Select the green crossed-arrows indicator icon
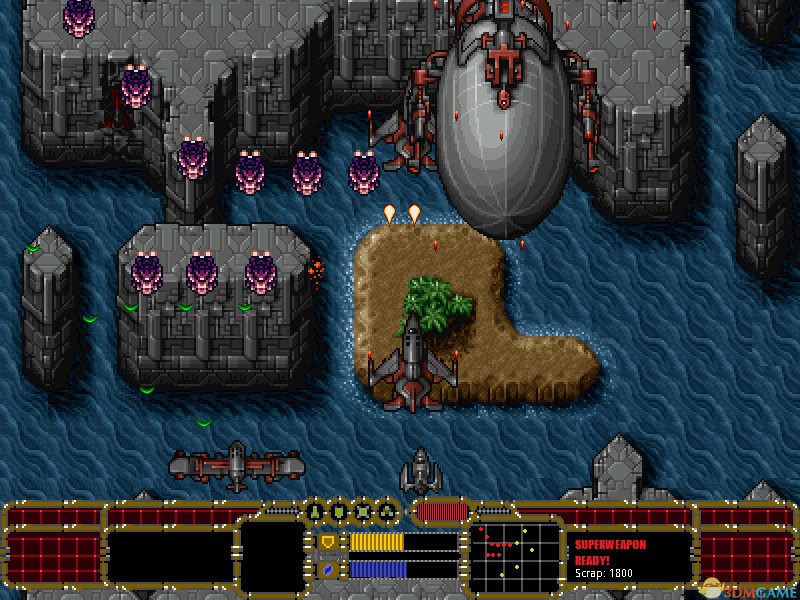This screenshot has height=600, width=800. [363, 513]
